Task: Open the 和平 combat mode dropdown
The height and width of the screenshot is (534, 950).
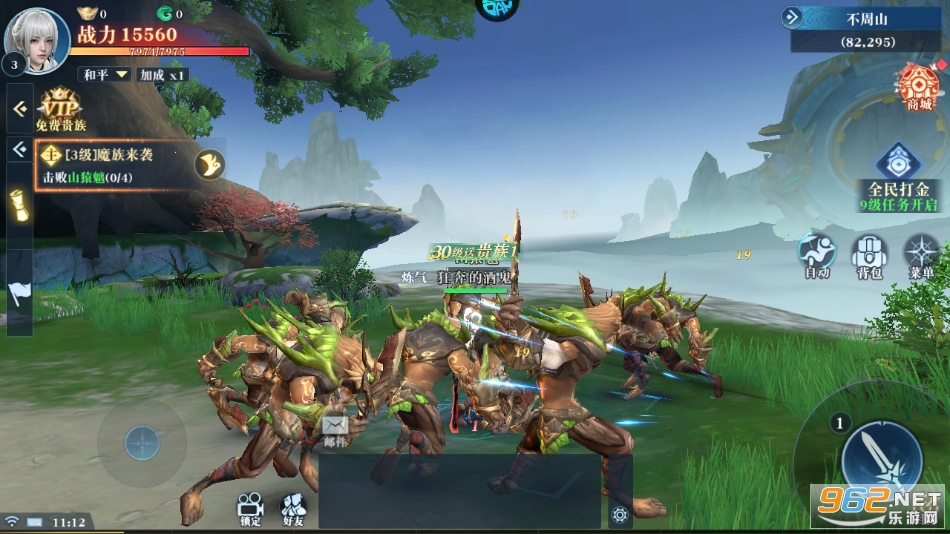Action: coord(106,75)
